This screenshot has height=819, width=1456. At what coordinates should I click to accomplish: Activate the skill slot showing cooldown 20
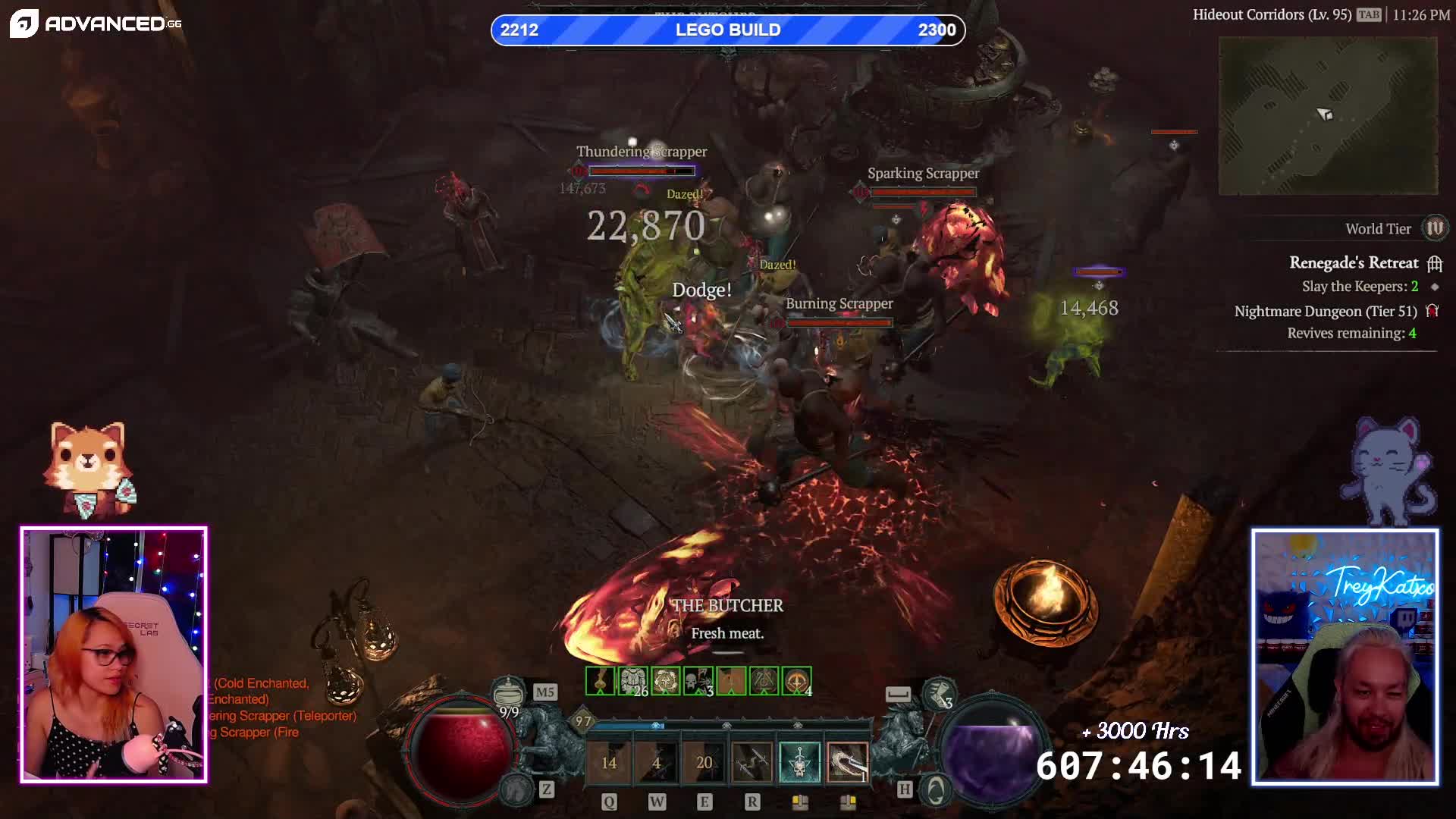pos(704,762)
